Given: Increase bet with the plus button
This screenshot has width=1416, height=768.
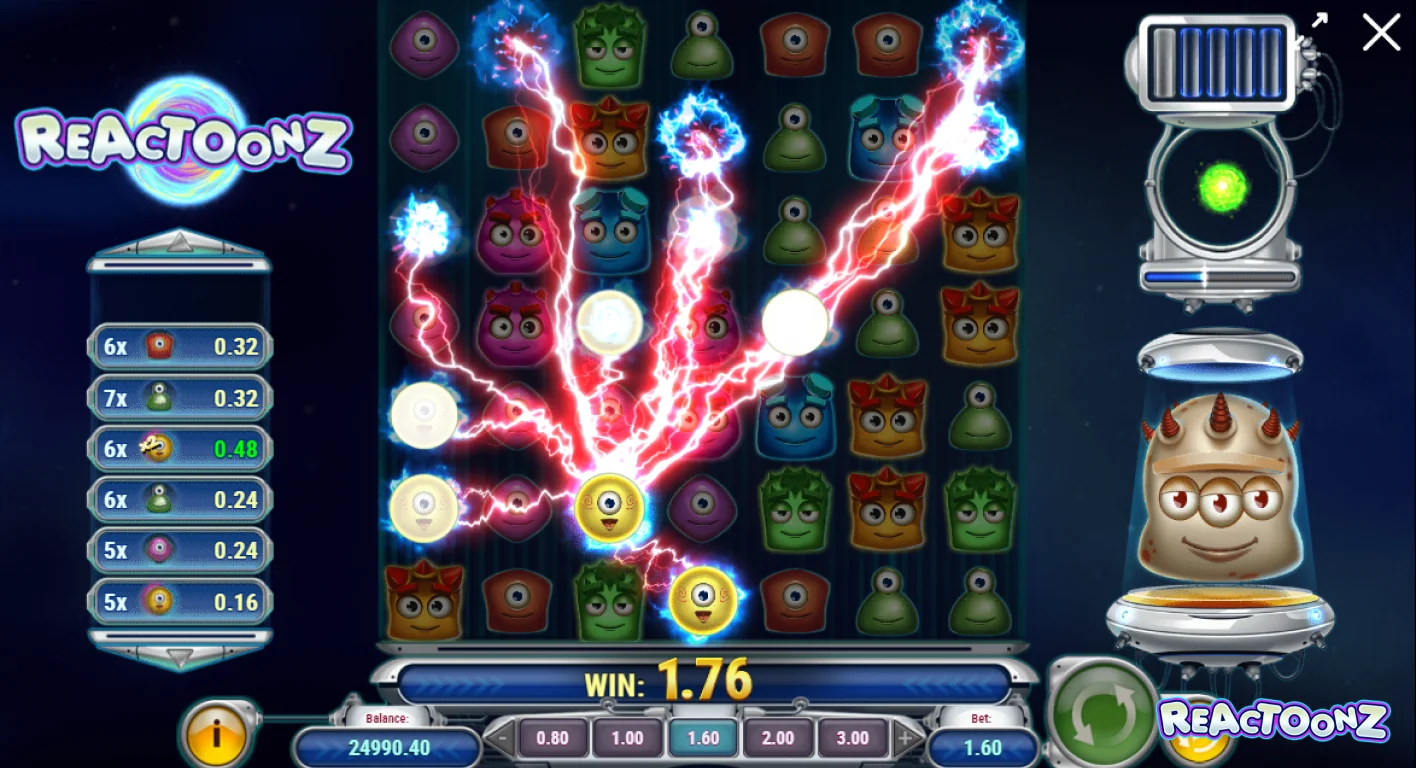Looking at the screenshot, I should pyautogui.click(x=903, y=737).
